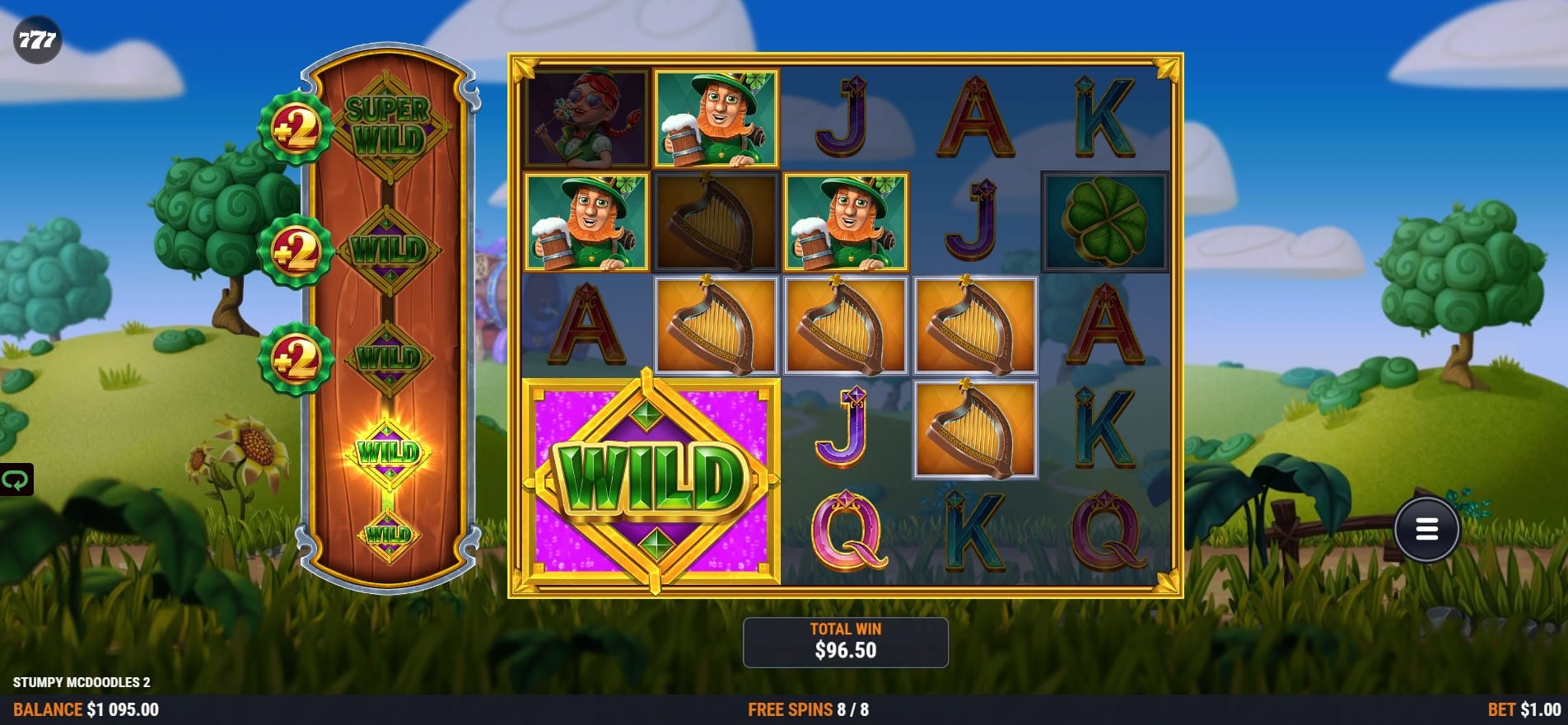Viewport: 1568px width, 725px height.
Task: Click the 777 casino logo
Action: coord(37,40)
